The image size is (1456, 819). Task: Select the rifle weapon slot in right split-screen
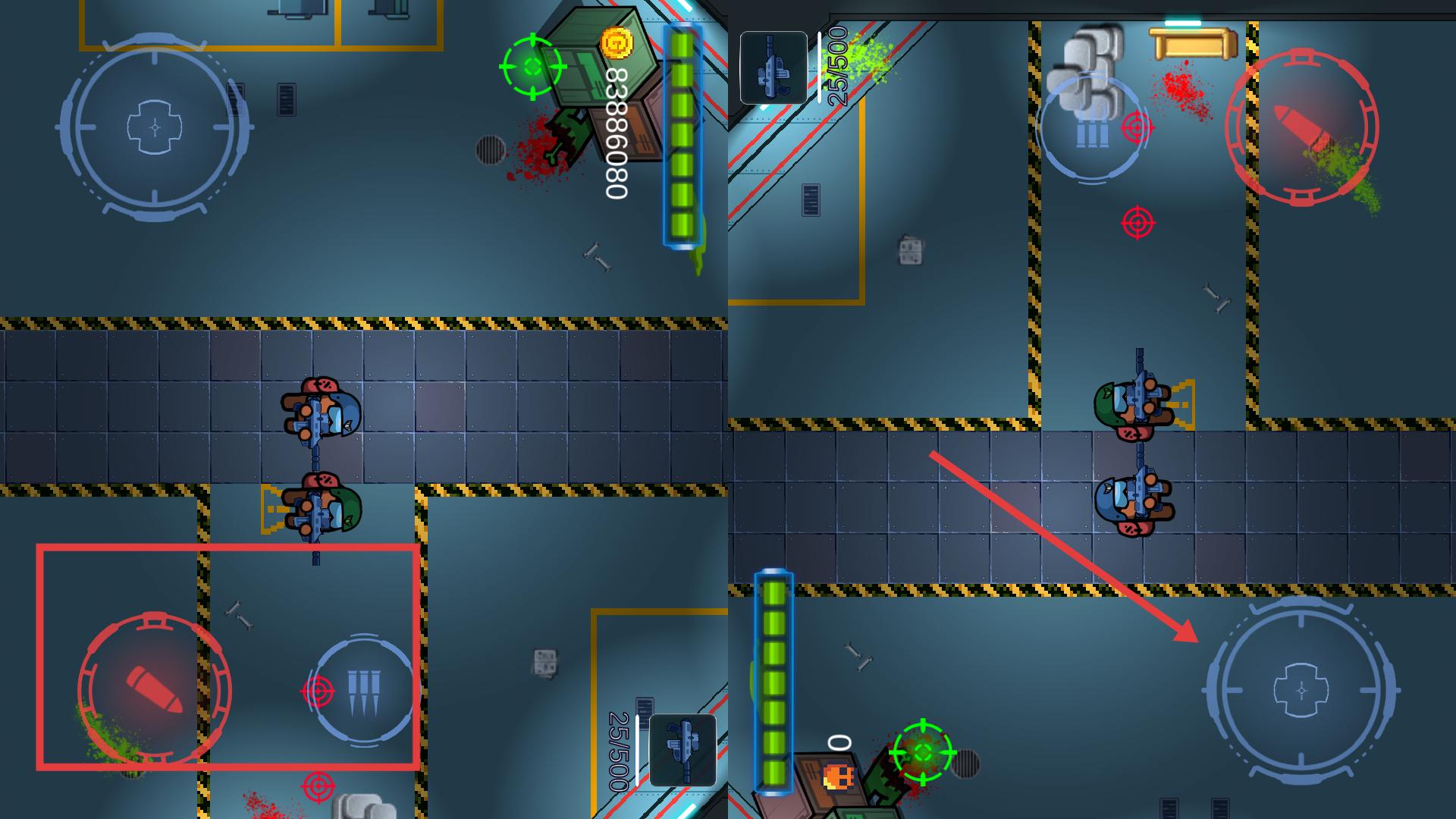773,67
